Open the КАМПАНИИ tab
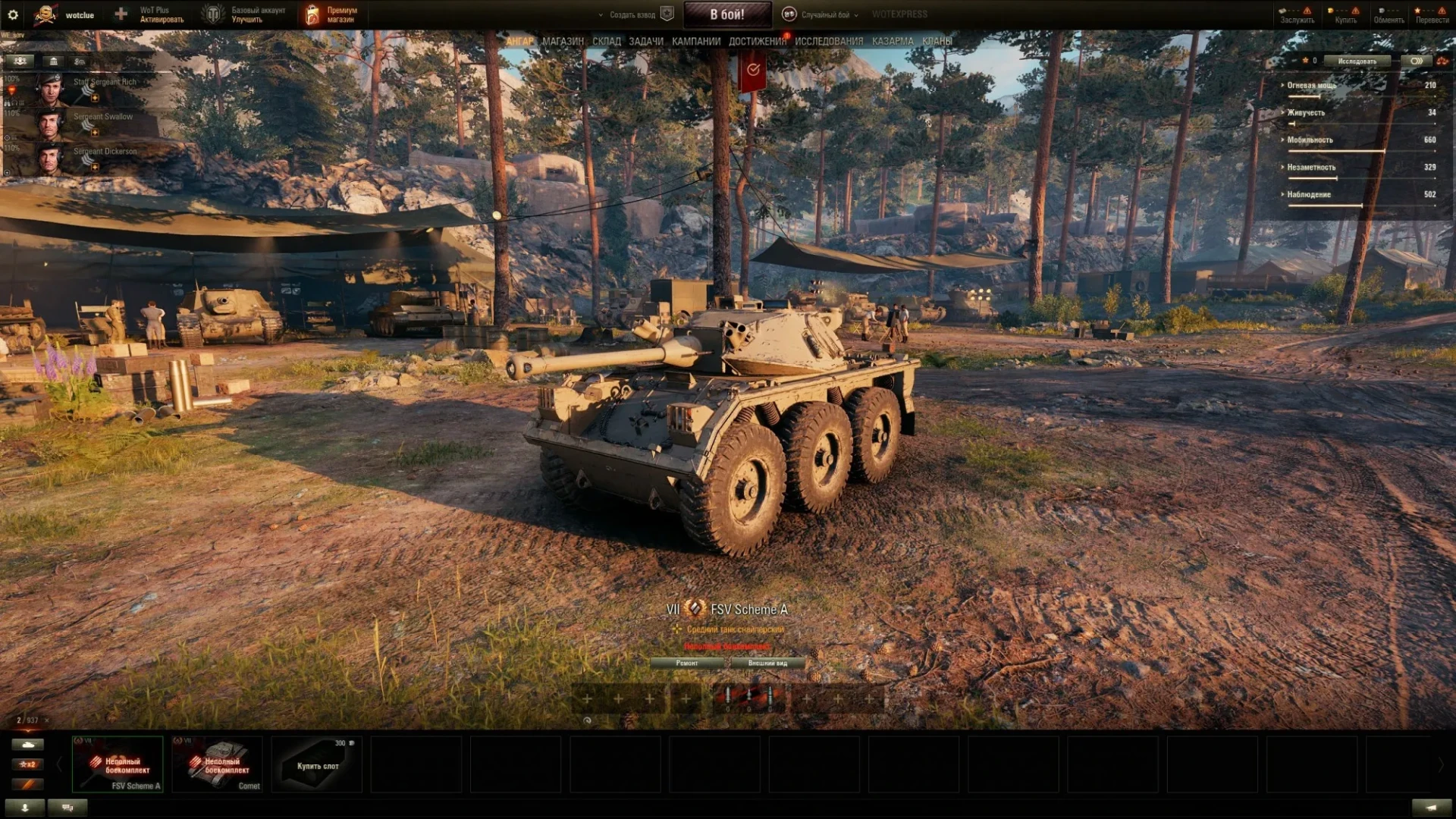This screenshot has height=819, width=1456. point(695,41)
